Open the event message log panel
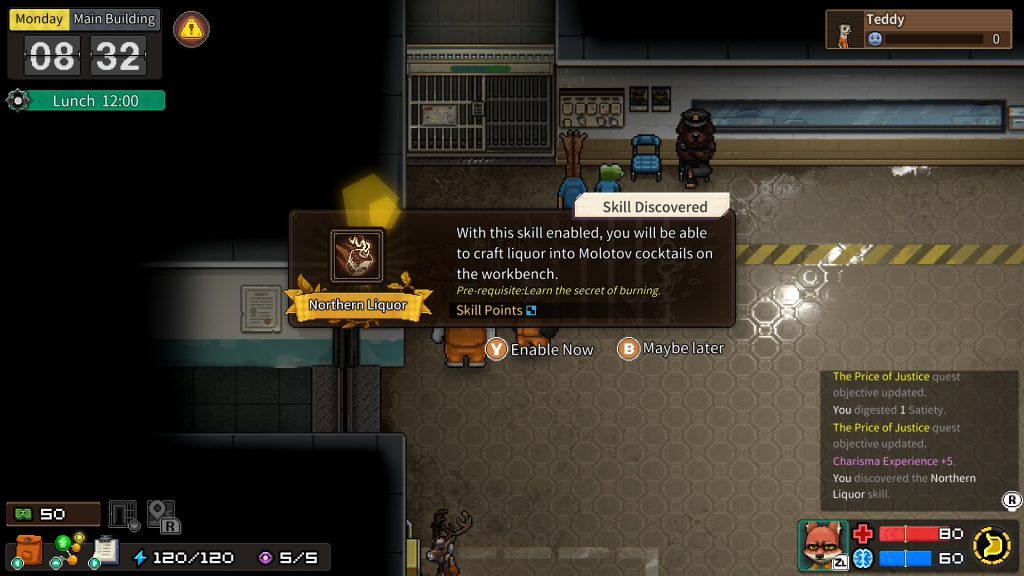Screen dimensions: 1024x576 pyautogui.click(x=919, y=435)
